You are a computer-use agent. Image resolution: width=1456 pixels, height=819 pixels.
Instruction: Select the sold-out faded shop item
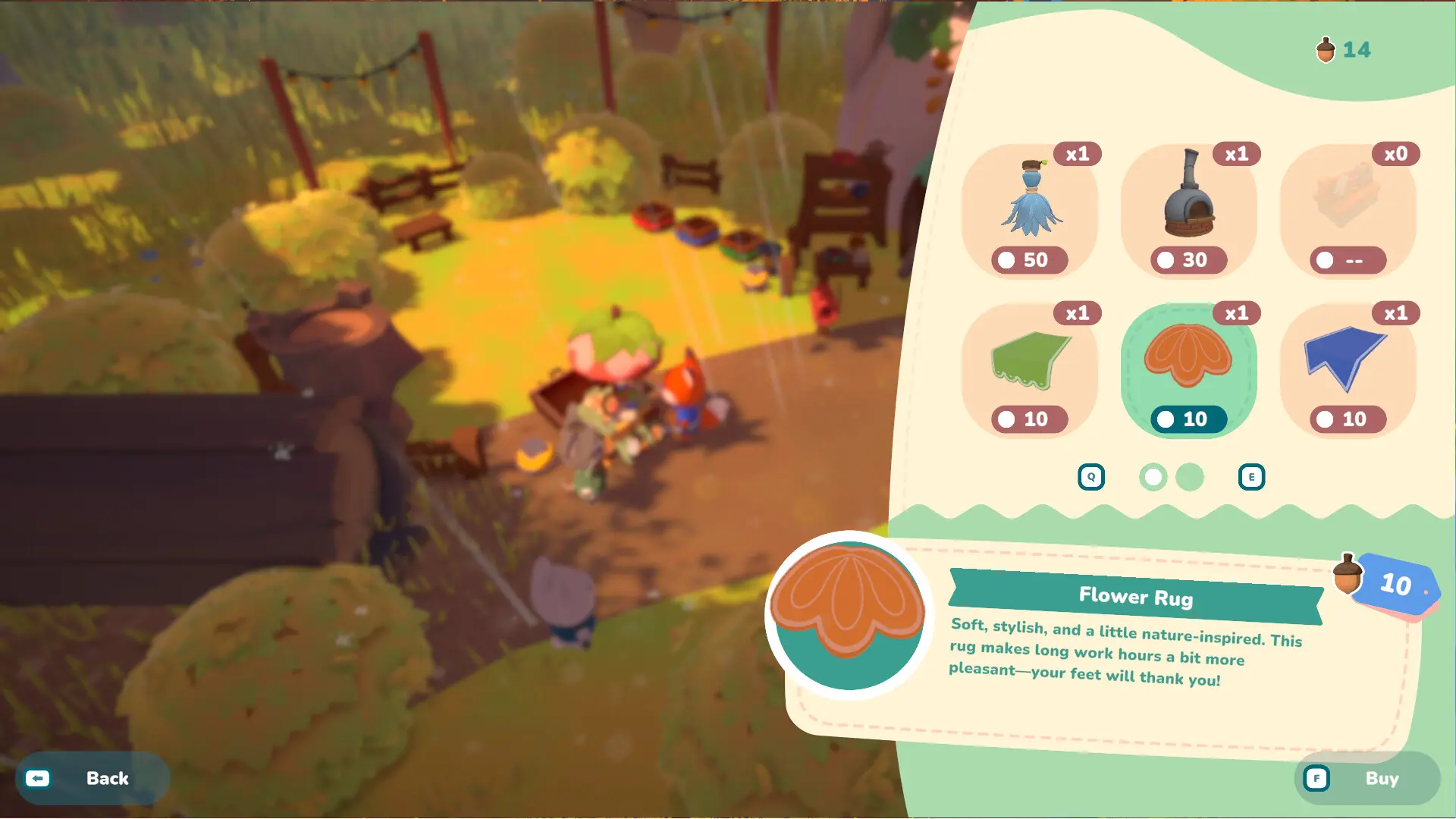pos(1348,210)
